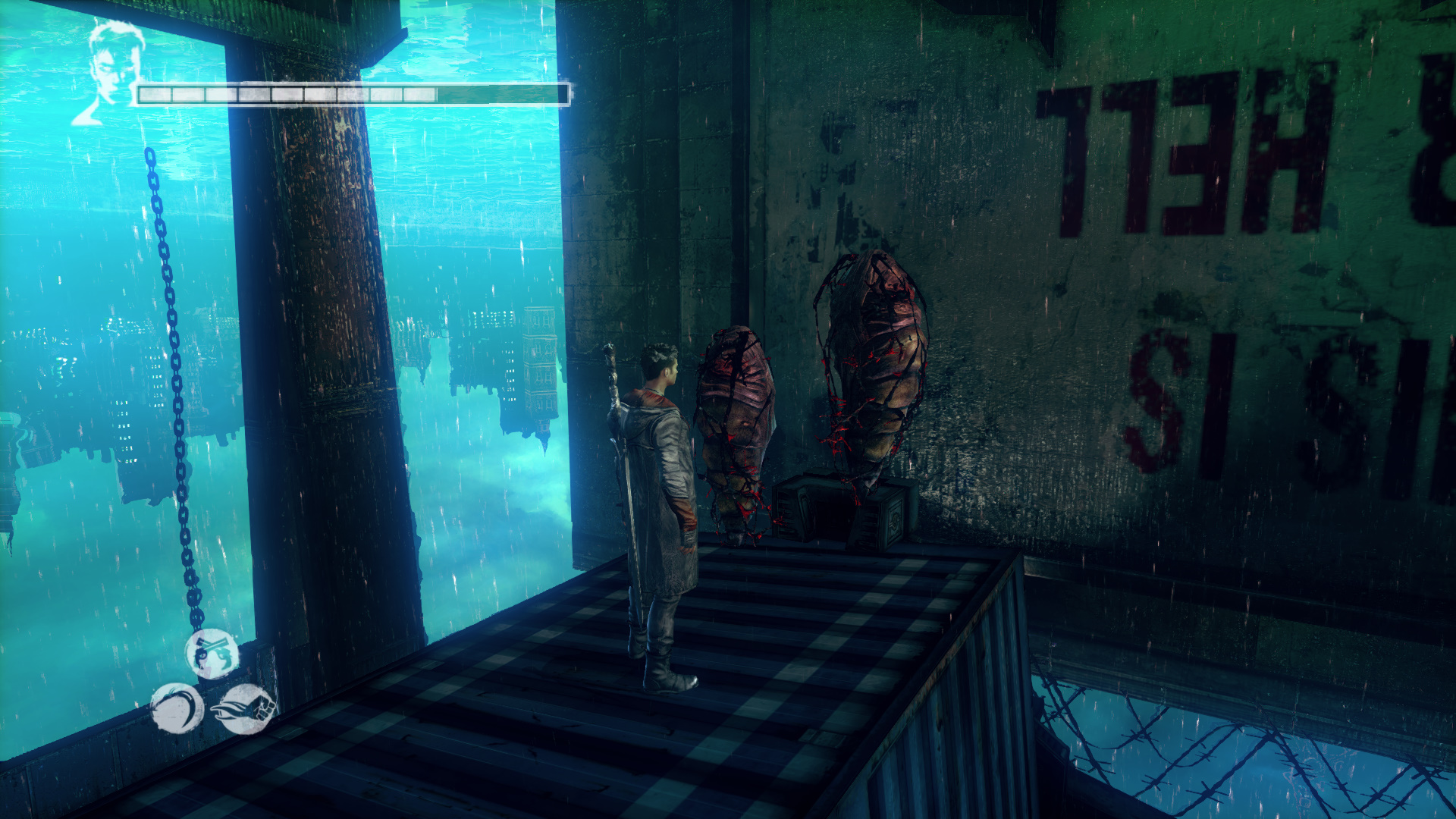Viewport: 1456px width, 819px height.
Task: Activate the flaming fist weapon icon
Action: point(245,709)
